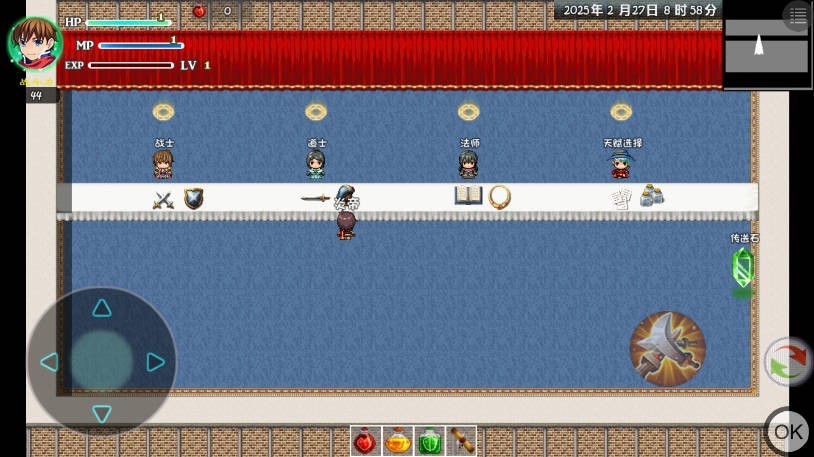Screen dimensions: 814x457
Task: Click the minimap panel
Action: [x=766, y=47]
